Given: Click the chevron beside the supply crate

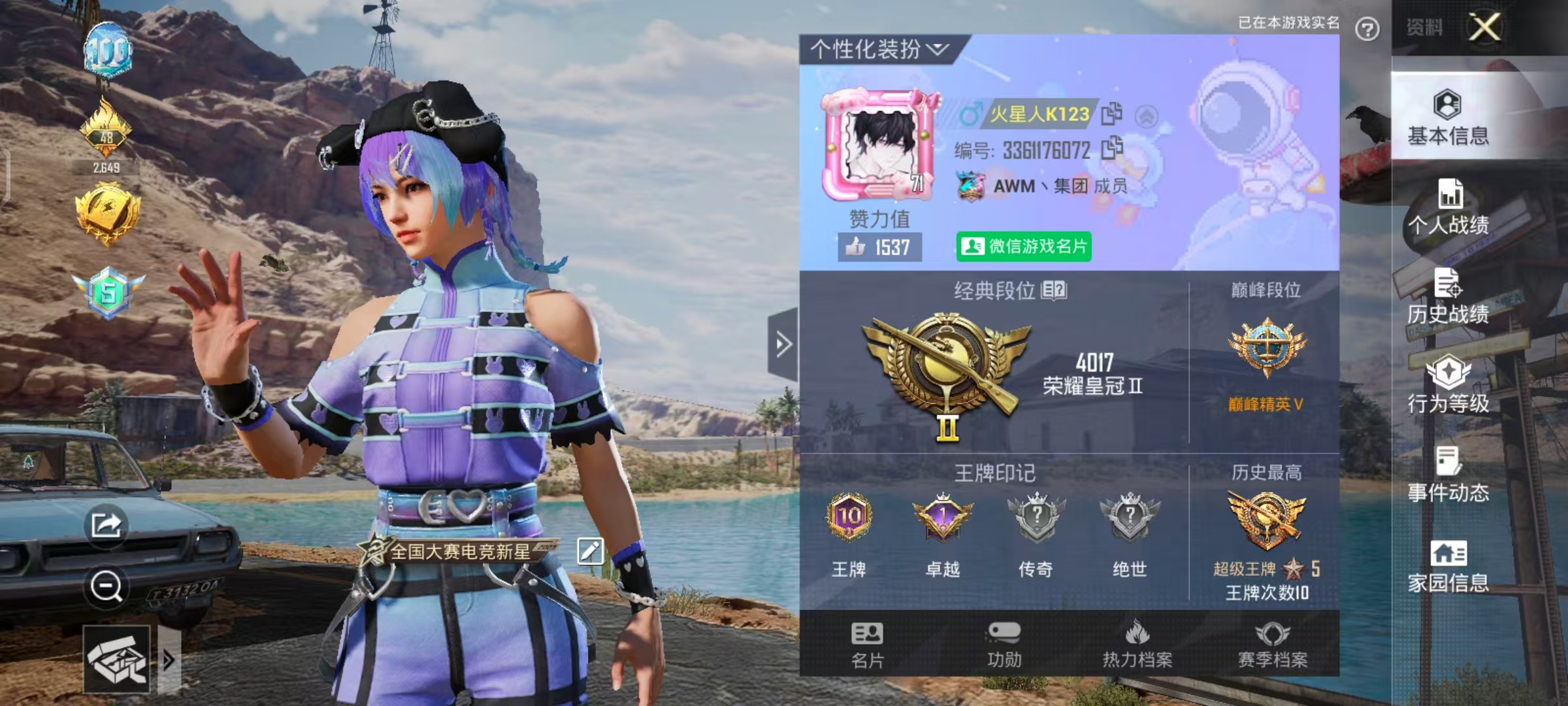Looking at the screenshot, I should tap(169, 660).
